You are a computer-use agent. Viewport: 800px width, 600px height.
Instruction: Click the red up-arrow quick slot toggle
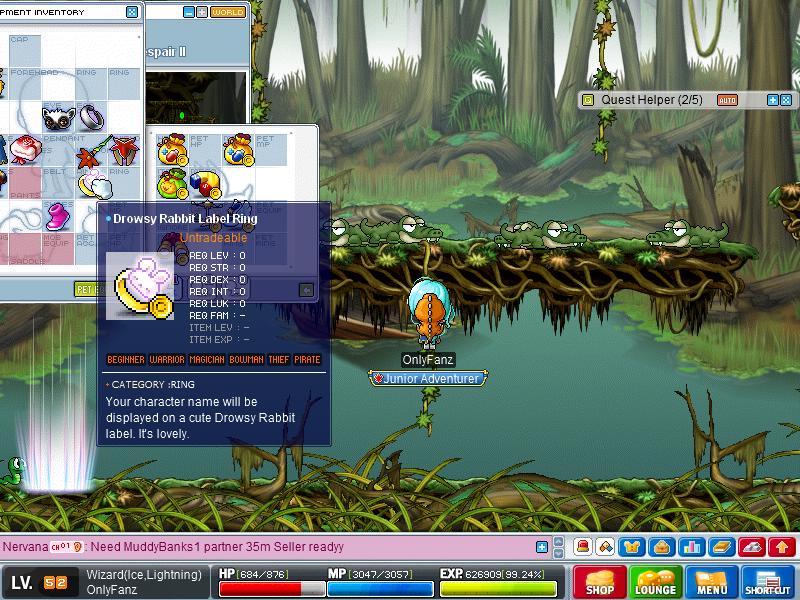pyautogui.click(x=781, y=547)
